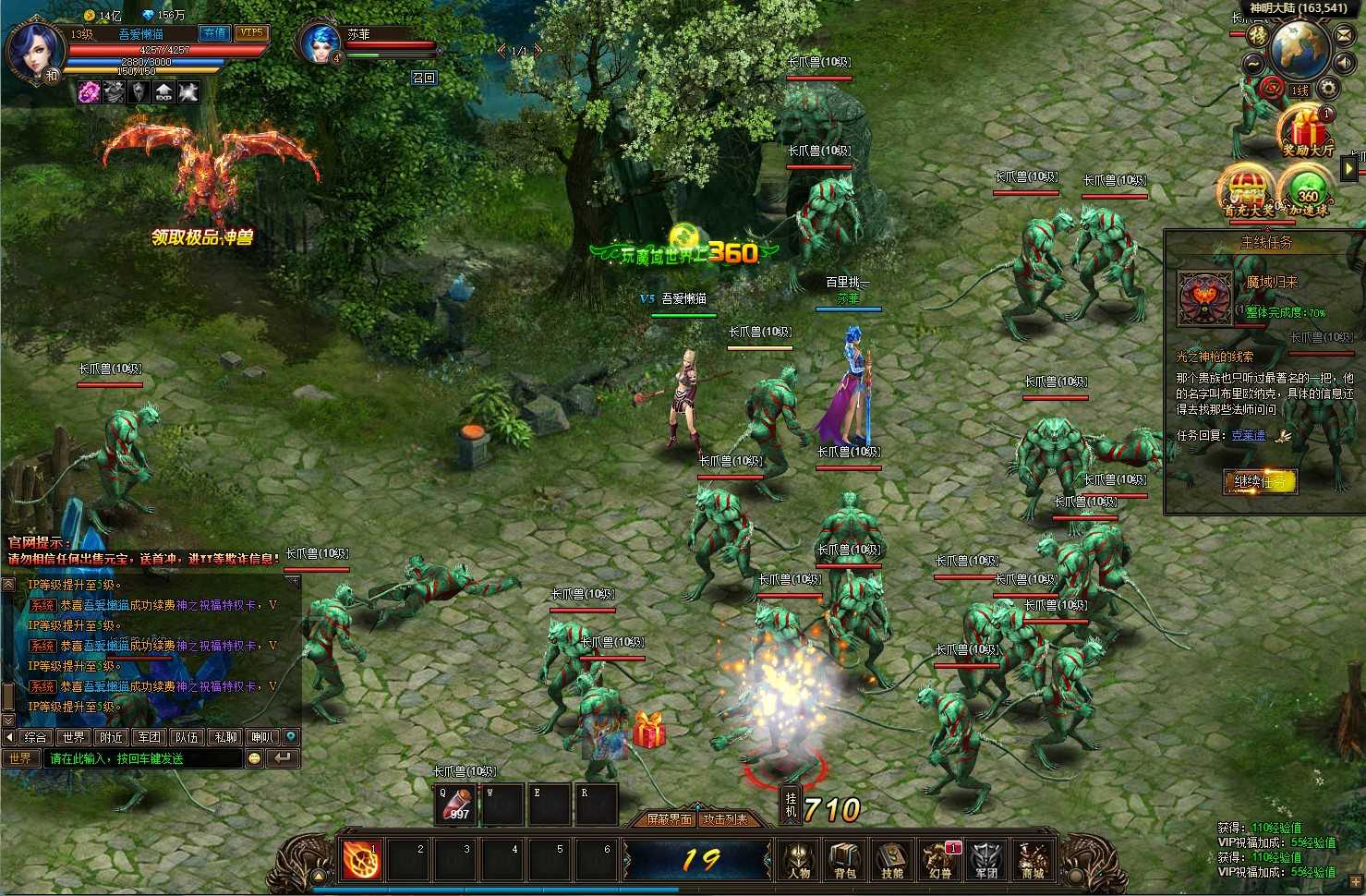Toggle the sound speaker icon

click(x=1346, y=63)
